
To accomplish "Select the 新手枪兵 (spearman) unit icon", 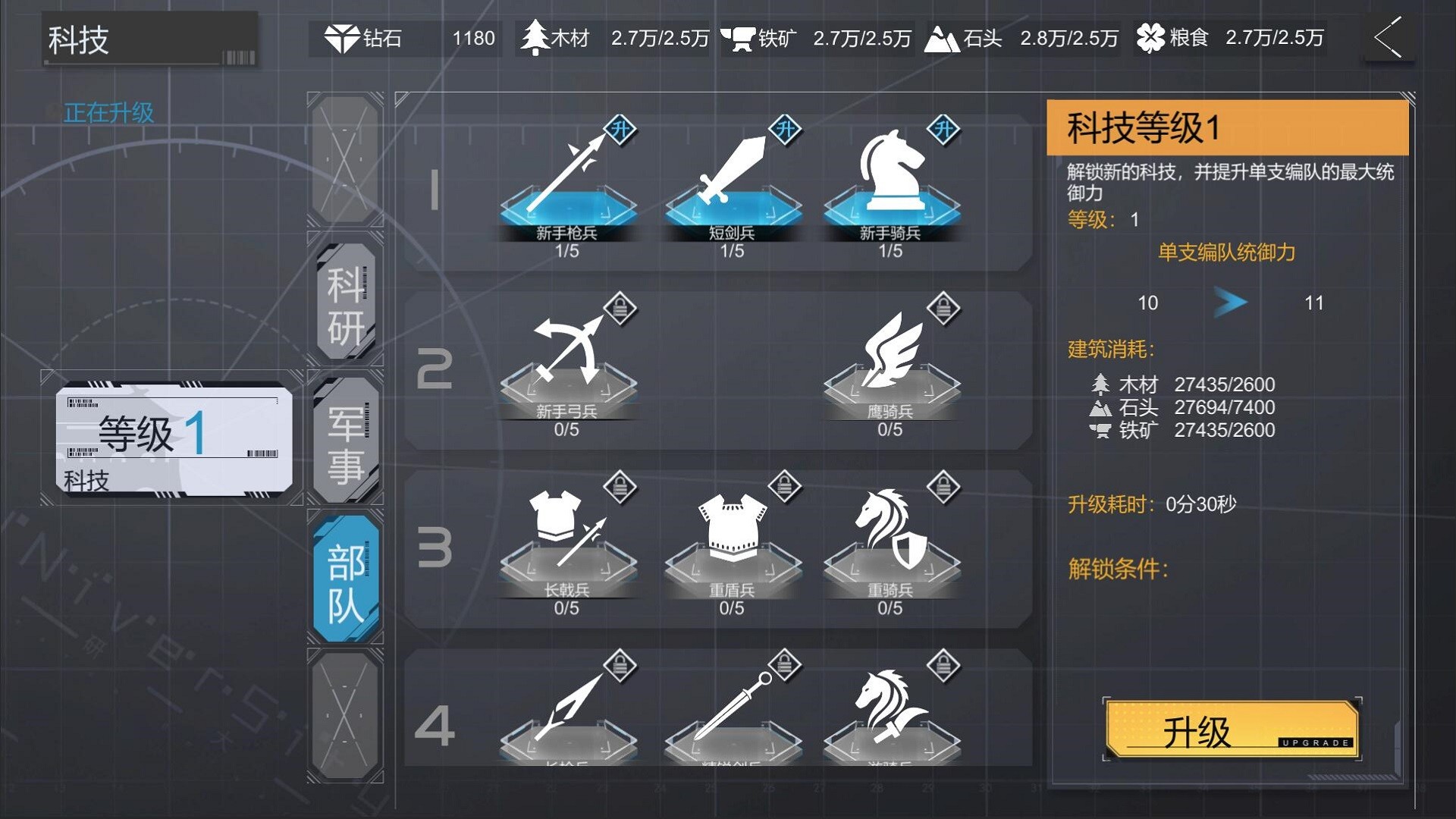I will [567, 182].
